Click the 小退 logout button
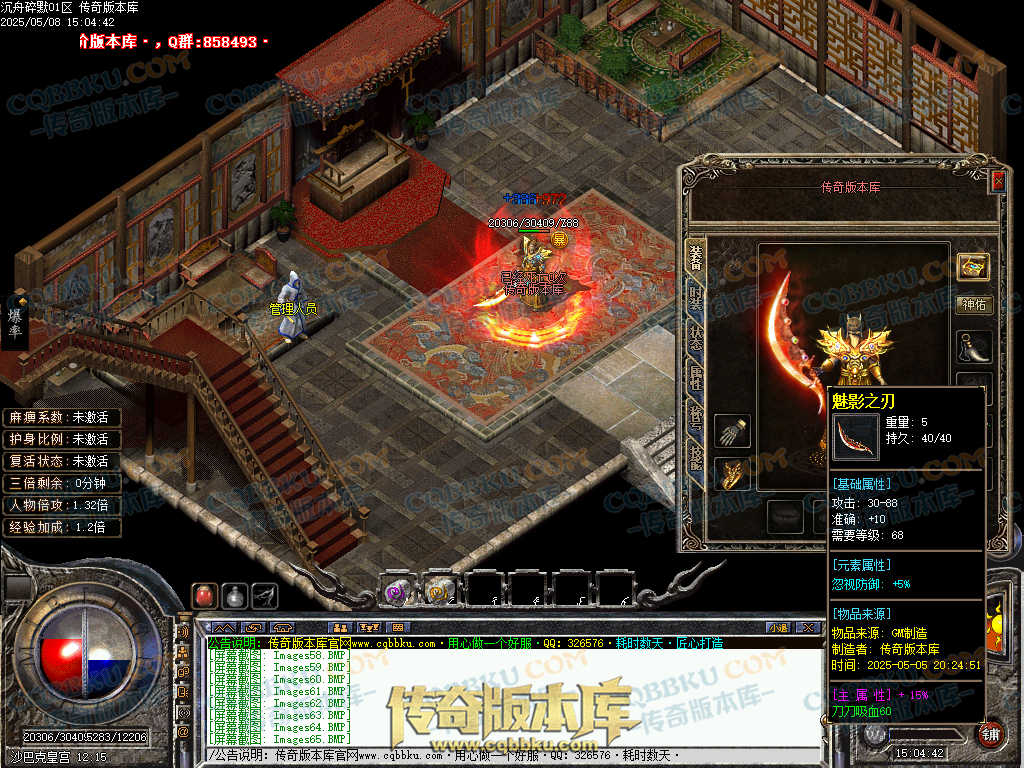The width and height of the screenshot is (1024, 768). click(x=778, y=627)
